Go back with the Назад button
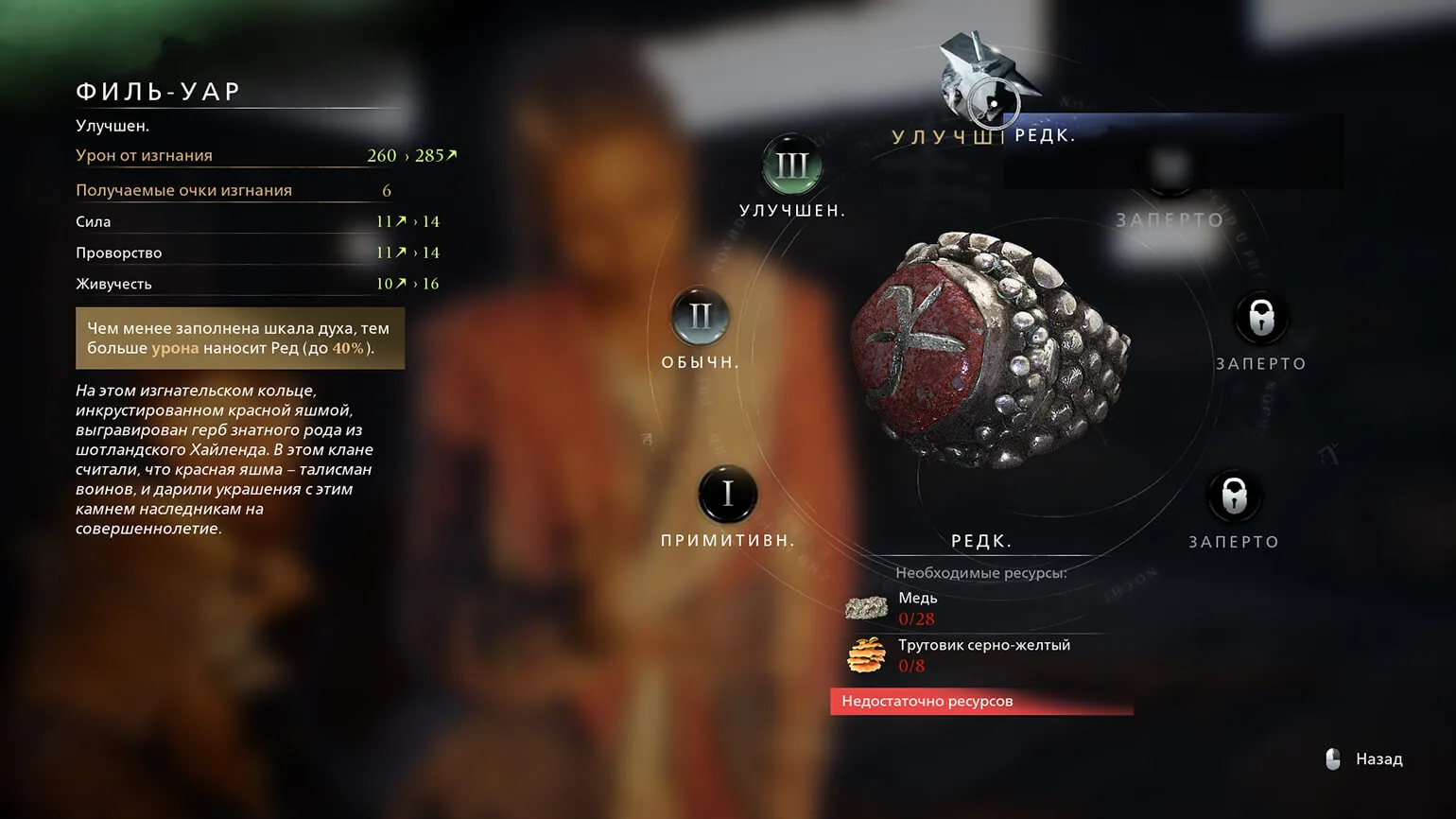This screenshot has height=819, width=1456. (x=1366, y=759)
